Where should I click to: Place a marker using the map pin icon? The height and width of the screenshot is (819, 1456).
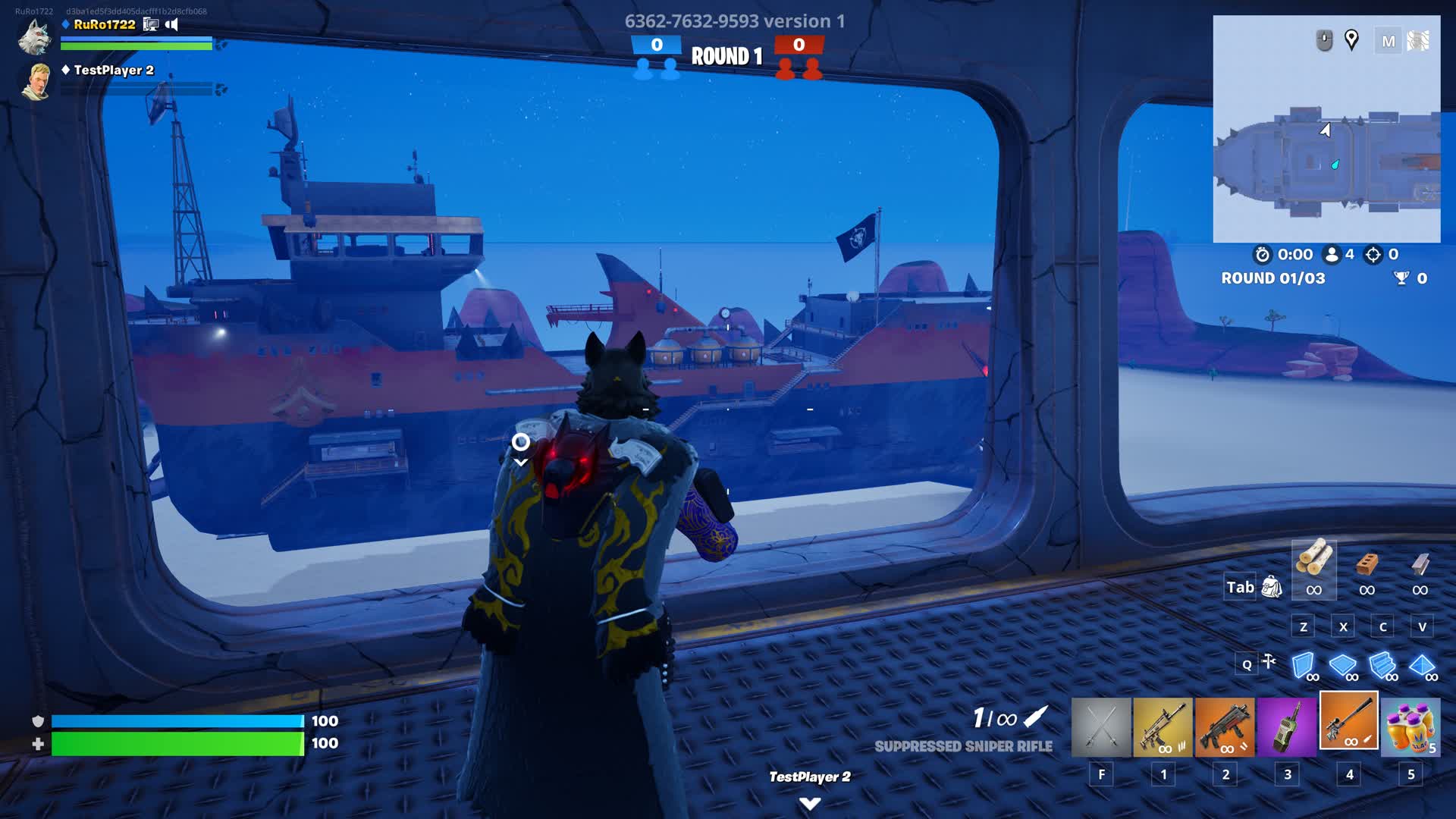pos(1351,39)
